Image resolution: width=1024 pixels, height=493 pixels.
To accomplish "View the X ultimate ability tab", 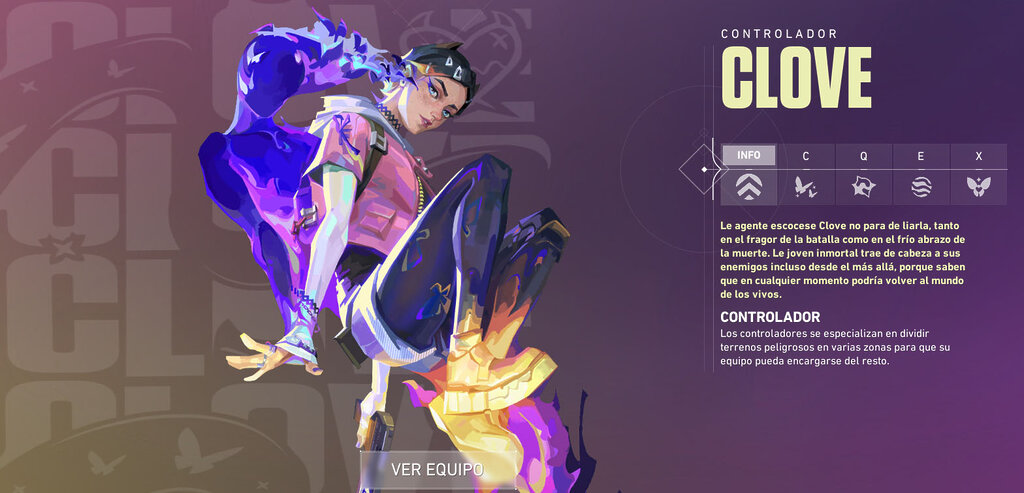I will click(x=977, y=156).
